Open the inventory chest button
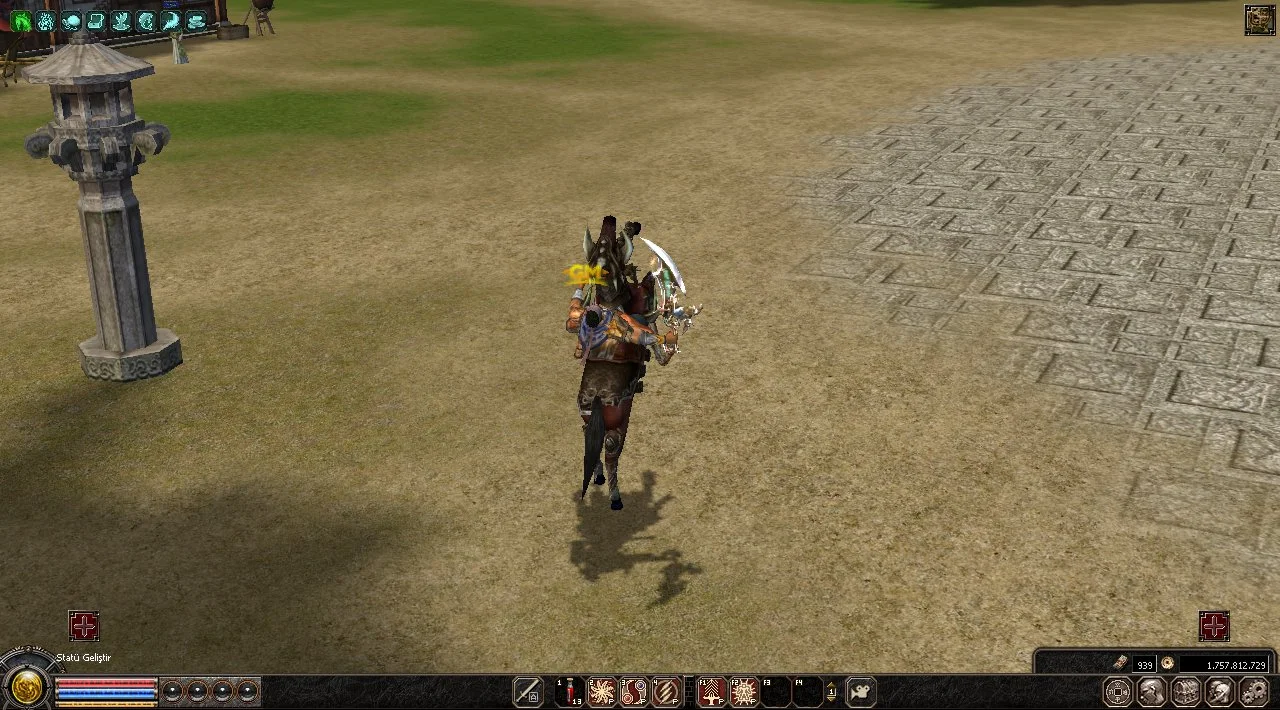The image size is (1280, 710). (1186, 691)
